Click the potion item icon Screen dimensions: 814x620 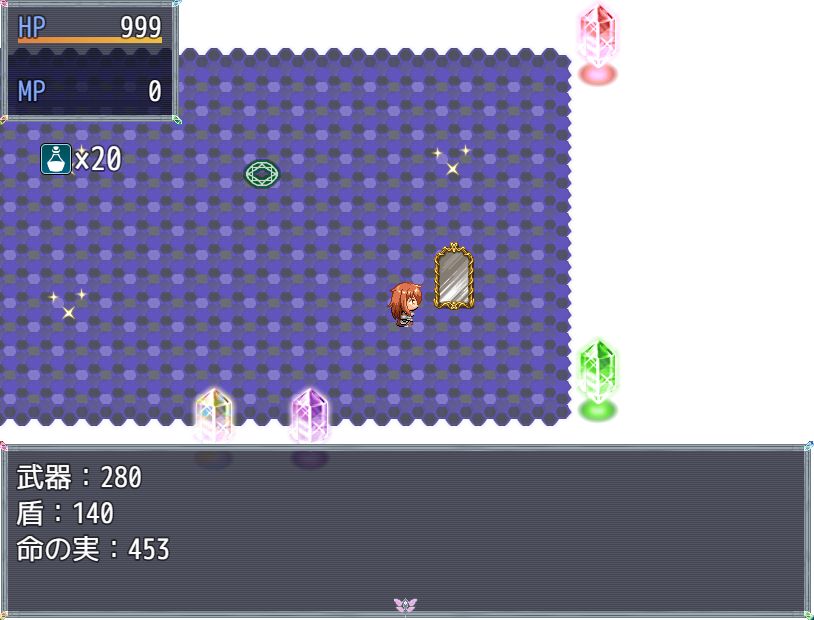tap(56, 159)
